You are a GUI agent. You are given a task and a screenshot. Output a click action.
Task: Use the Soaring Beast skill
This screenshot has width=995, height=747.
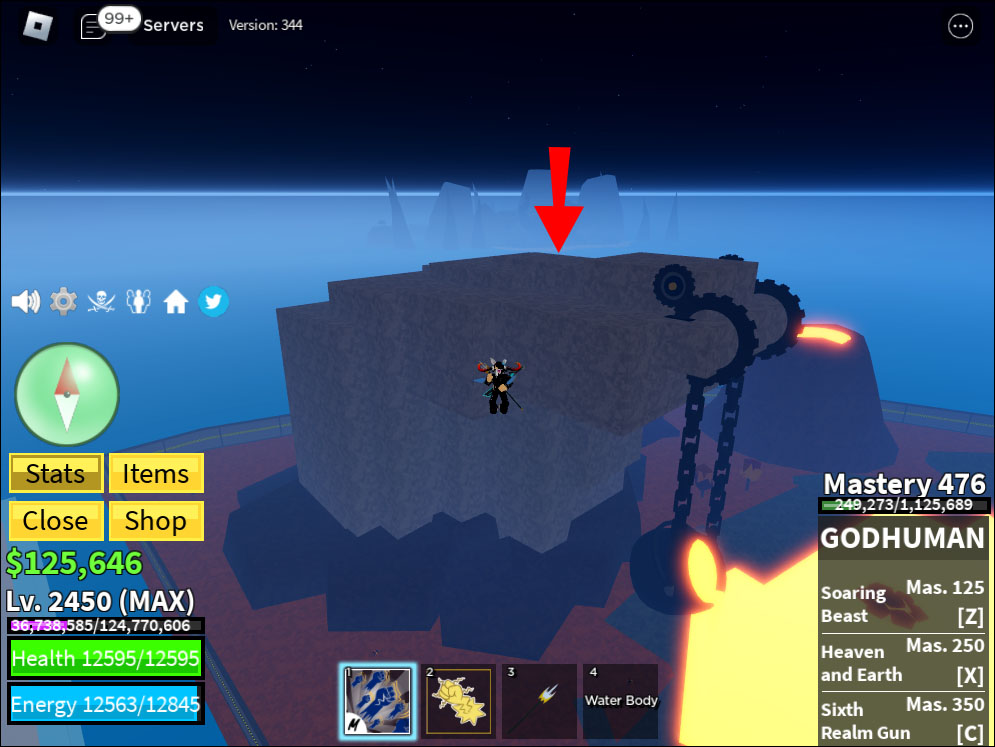904,604
